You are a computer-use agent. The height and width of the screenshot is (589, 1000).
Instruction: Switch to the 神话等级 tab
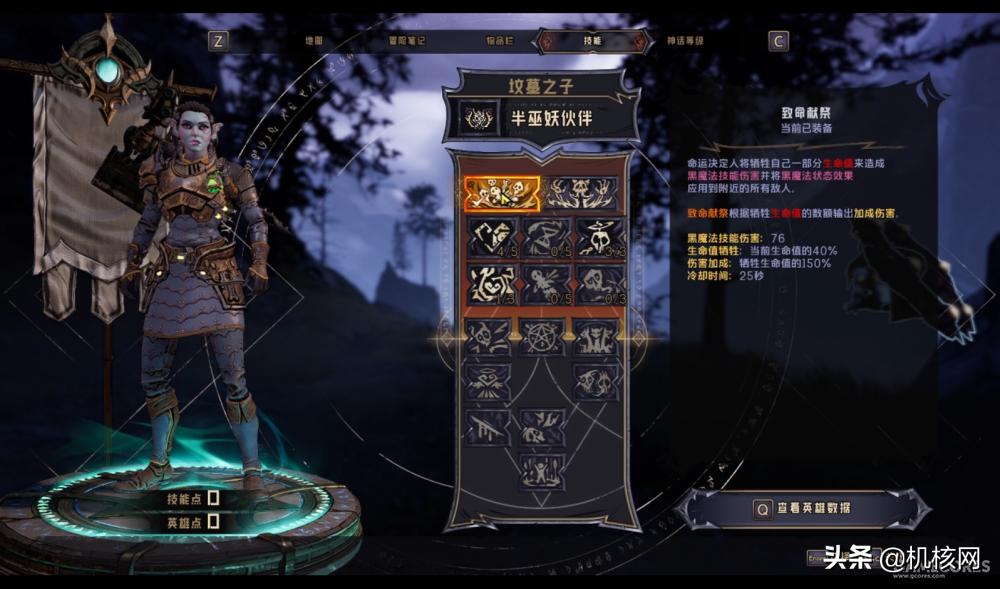click(685, 41)
